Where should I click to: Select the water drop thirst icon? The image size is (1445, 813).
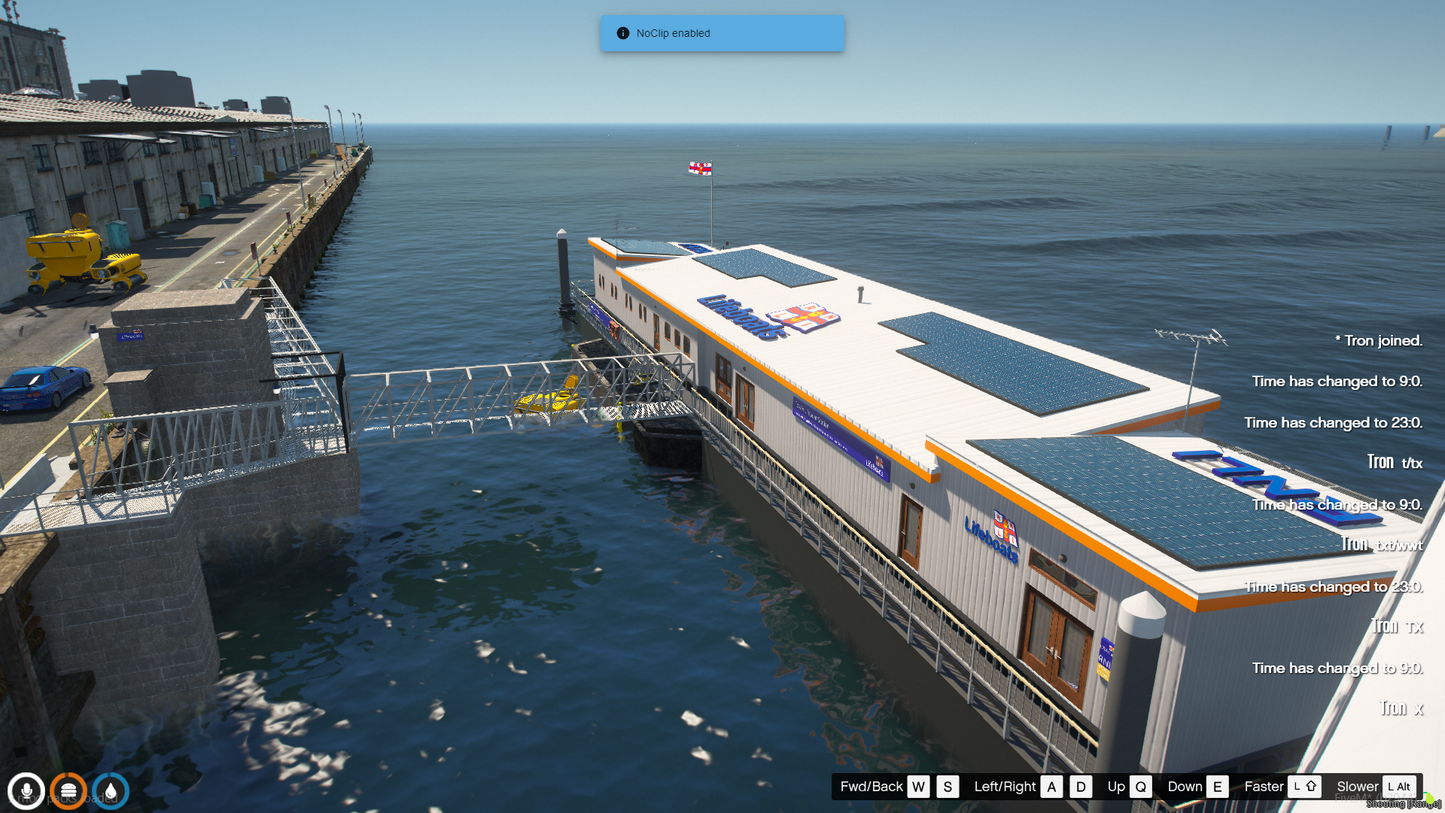click(111, 791)
